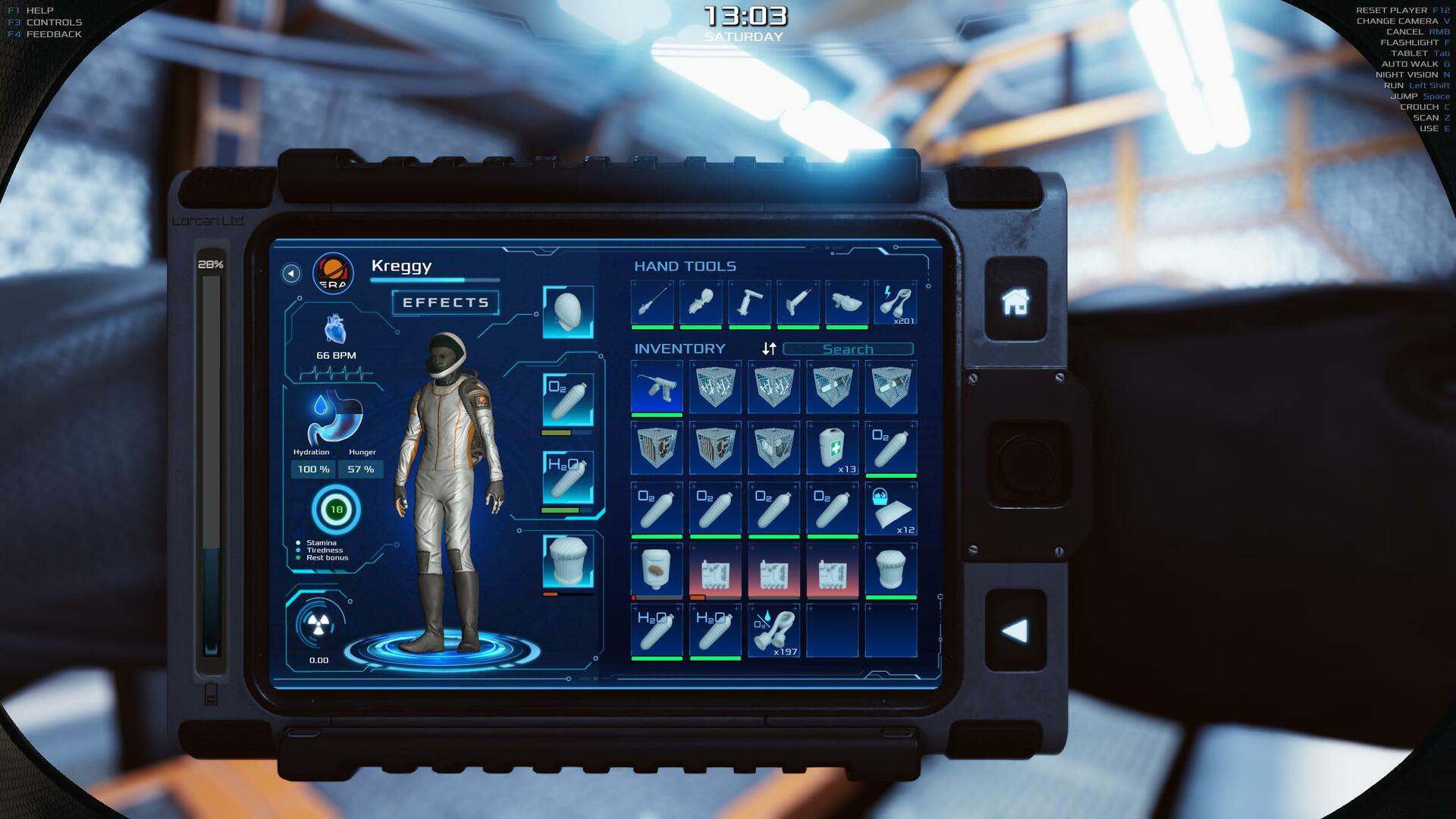Select the food canister with the potato

657,570
